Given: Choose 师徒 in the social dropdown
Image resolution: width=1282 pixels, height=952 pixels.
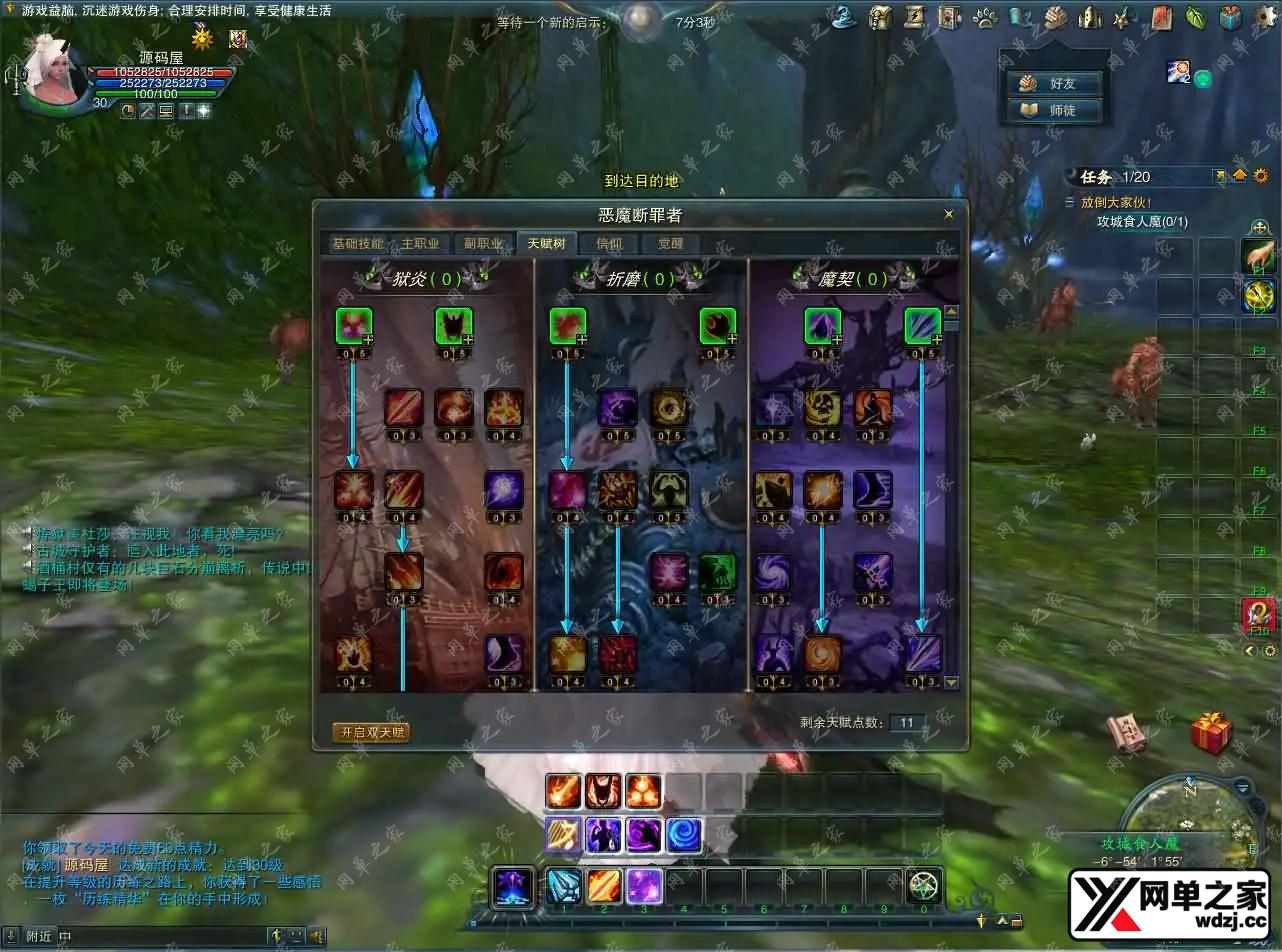Looking at the screenshot, I should pyautogui.click(x=1055, y=111).
